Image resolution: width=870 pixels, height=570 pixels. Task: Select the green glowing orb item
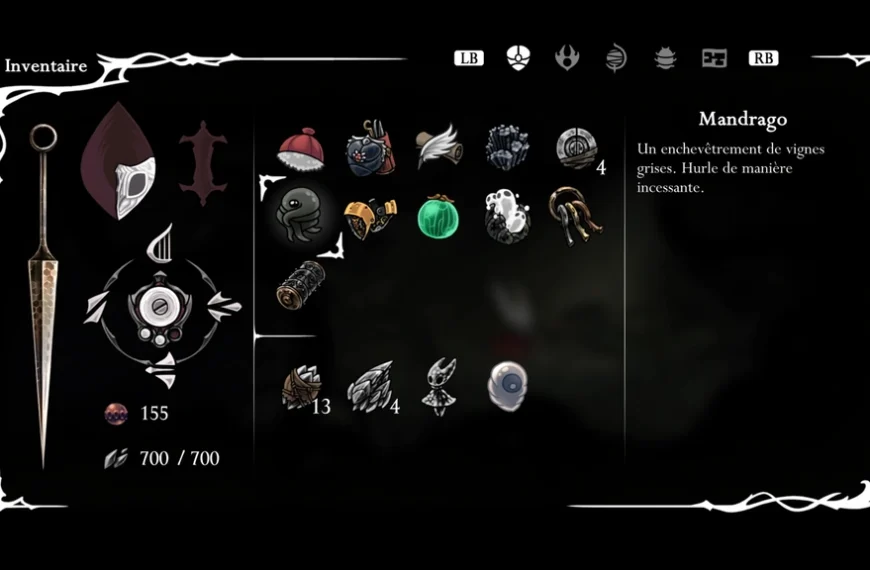[x=438, y=217]
